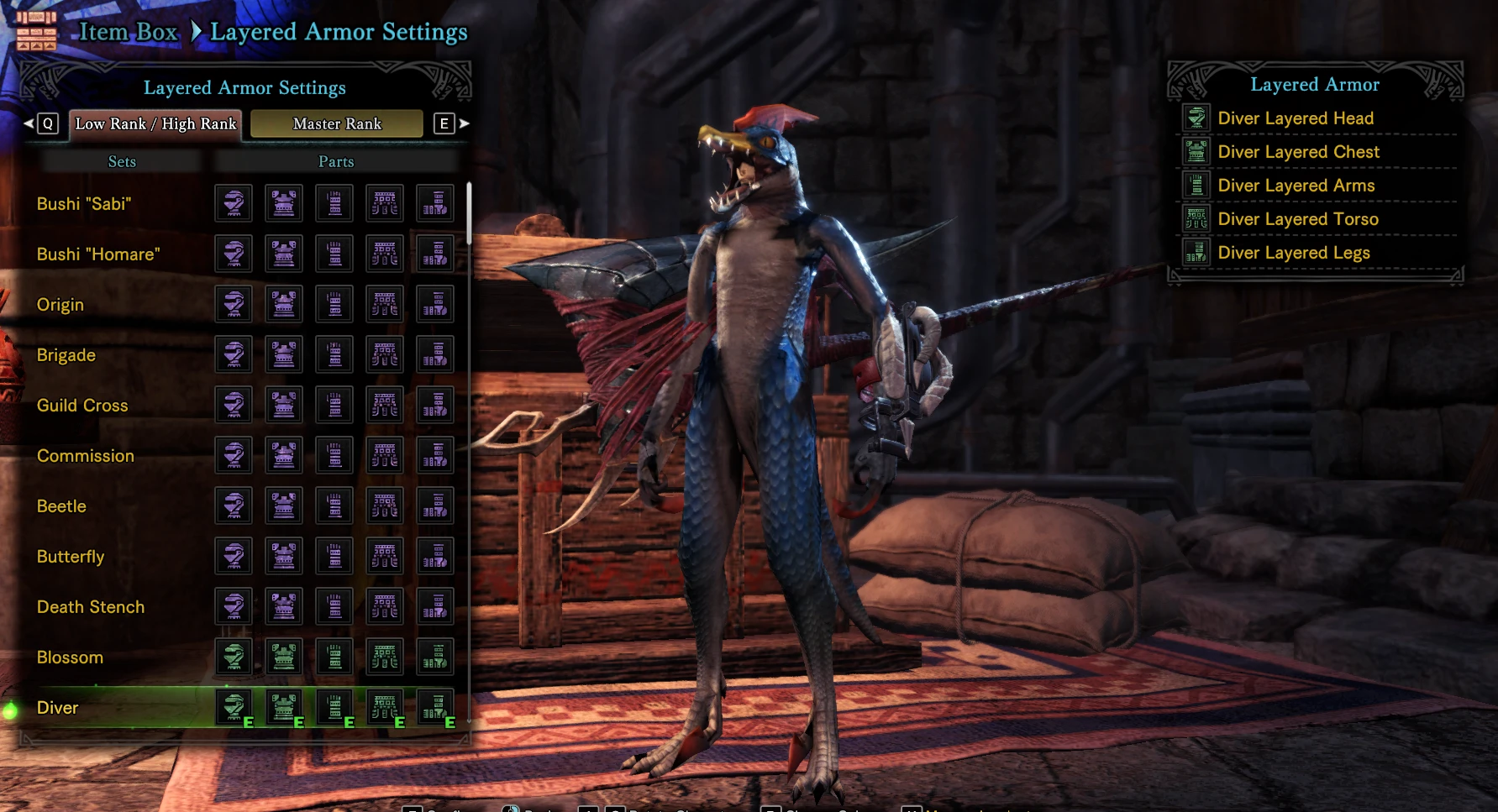Click the Diver Layered Arms entry

click(x=1296, y=186)
